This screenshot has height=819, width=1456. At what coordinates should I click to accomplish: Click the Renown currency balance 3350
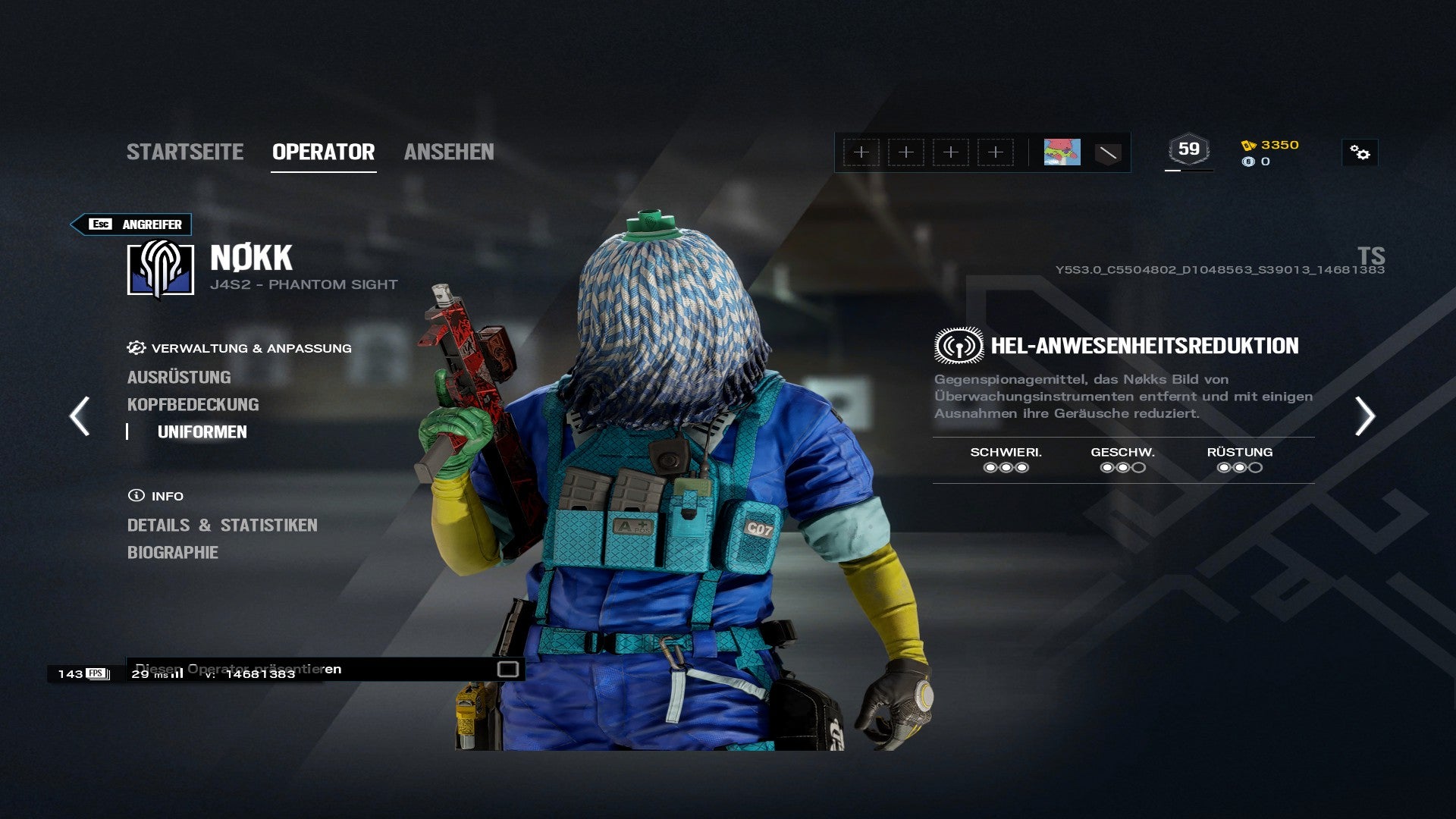[1271, 145]
